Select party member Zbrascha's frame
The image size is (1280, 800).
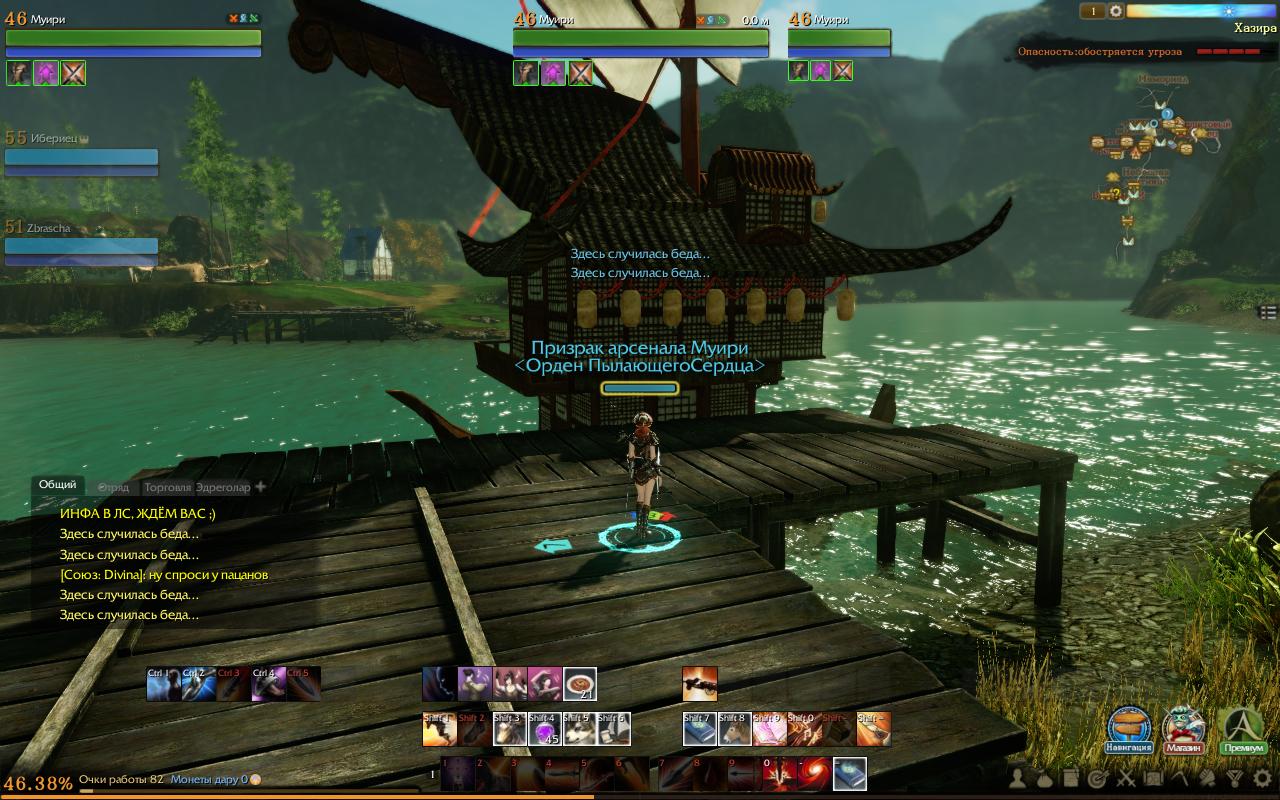tap(81, 245)
